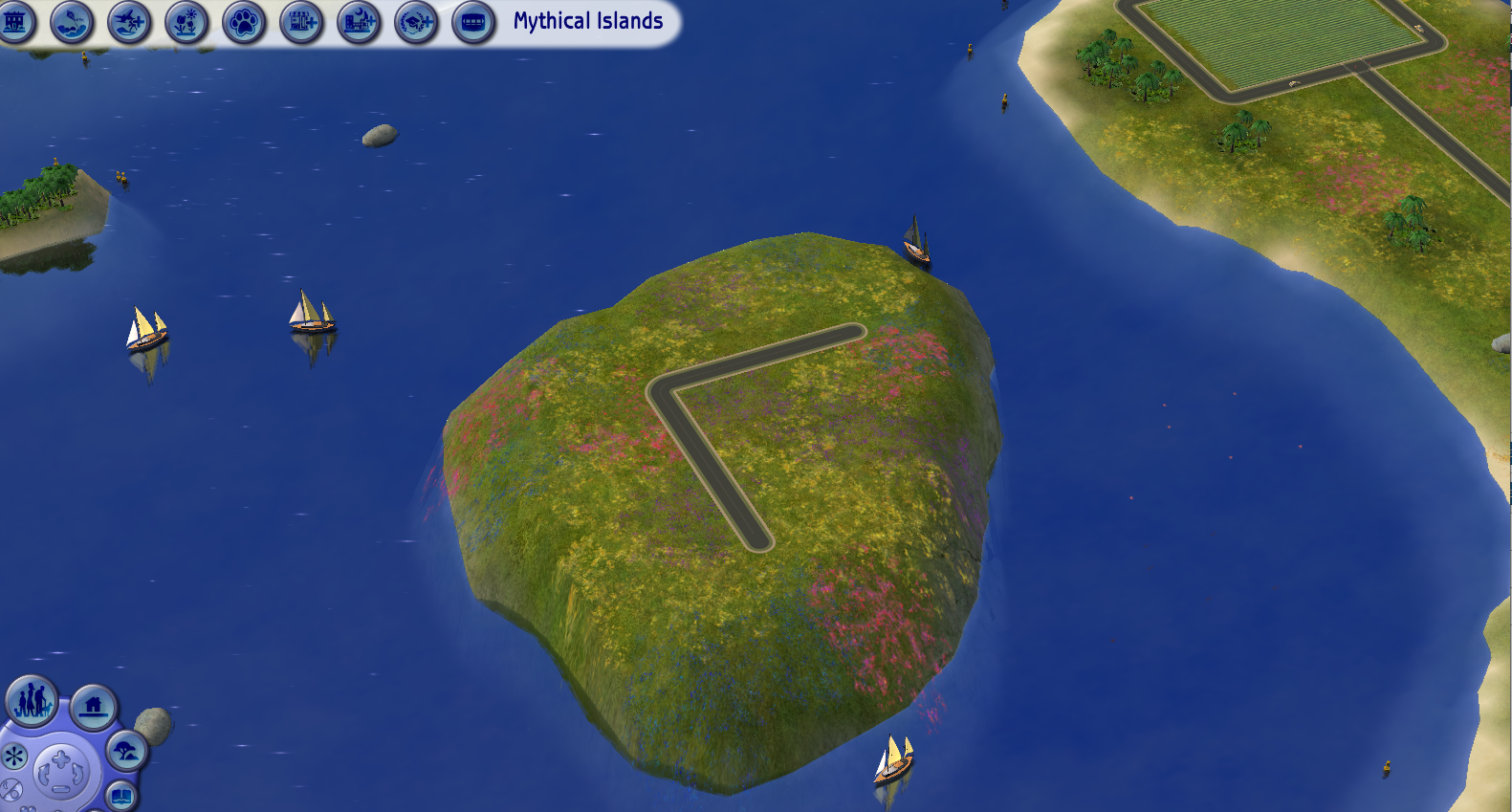This screenshot has width=1512, height=812.
Task: Open the neighborhood story book
Action: click(121, 796)
